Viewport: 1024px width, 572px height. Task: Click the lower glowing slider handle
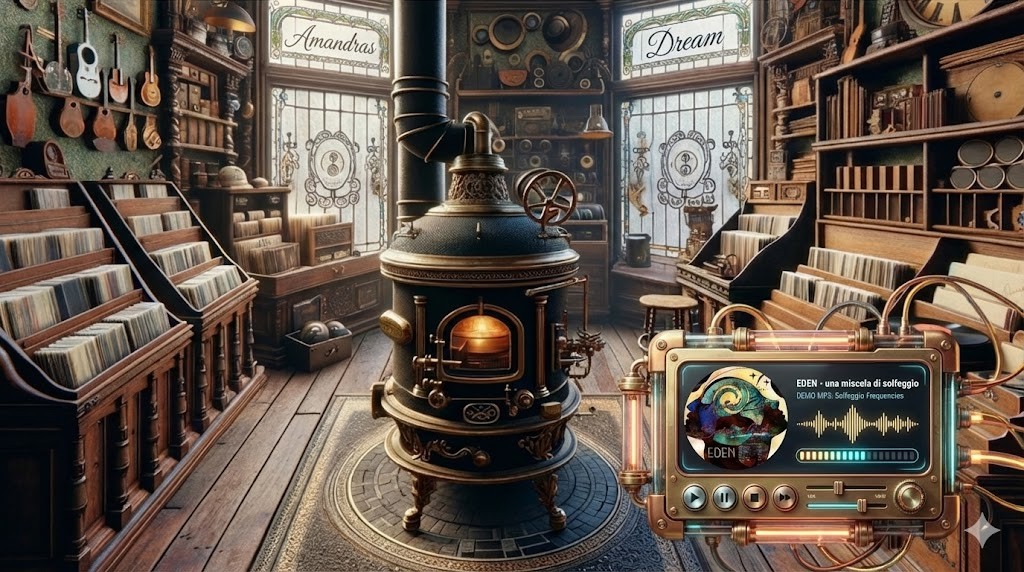(x=862, y=505)
